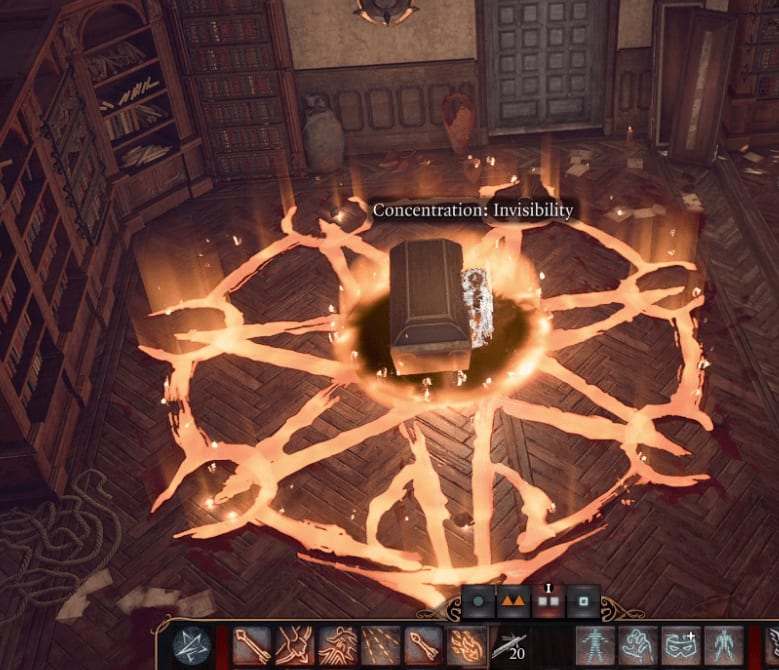Viewport: 779px width, 670px height.
Task: Activate the striped humanoid figure ability
Action: [x=597, y=646]
